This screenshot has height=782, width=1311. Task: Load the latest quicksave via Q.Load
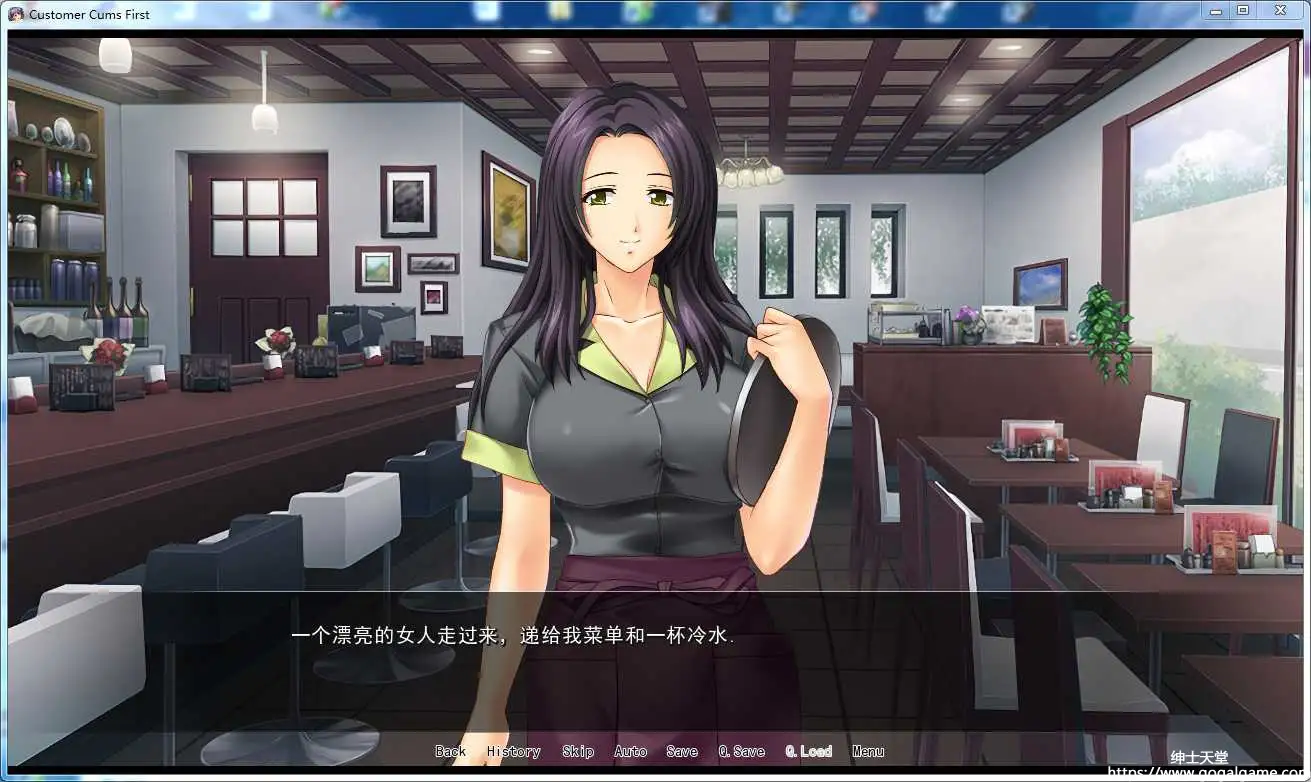coord(810,751)
